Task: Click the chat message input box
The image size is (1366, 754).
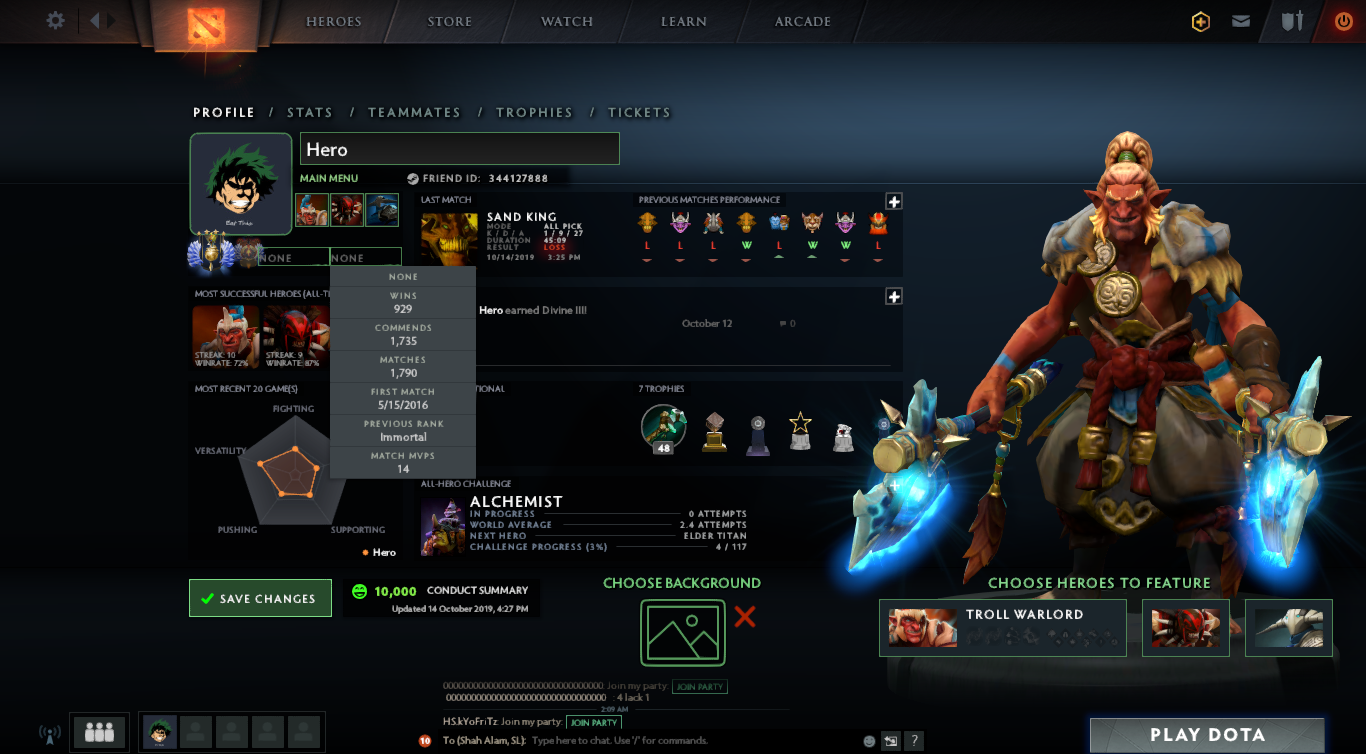Action: point(690,741)
